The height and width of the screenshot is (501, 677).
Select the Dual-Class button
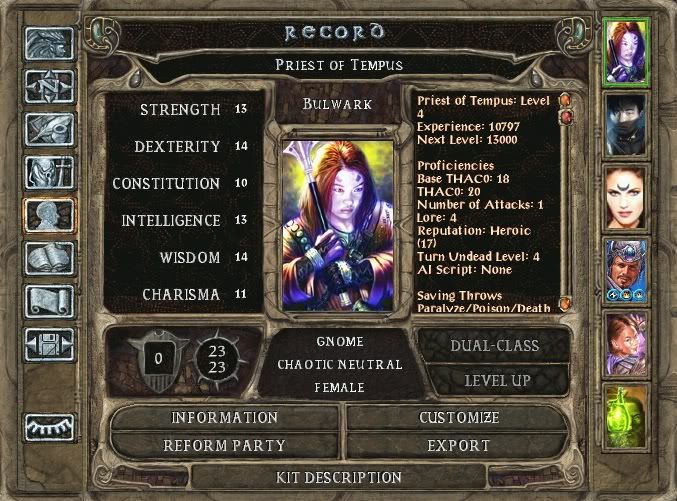(x=496, y=346)
